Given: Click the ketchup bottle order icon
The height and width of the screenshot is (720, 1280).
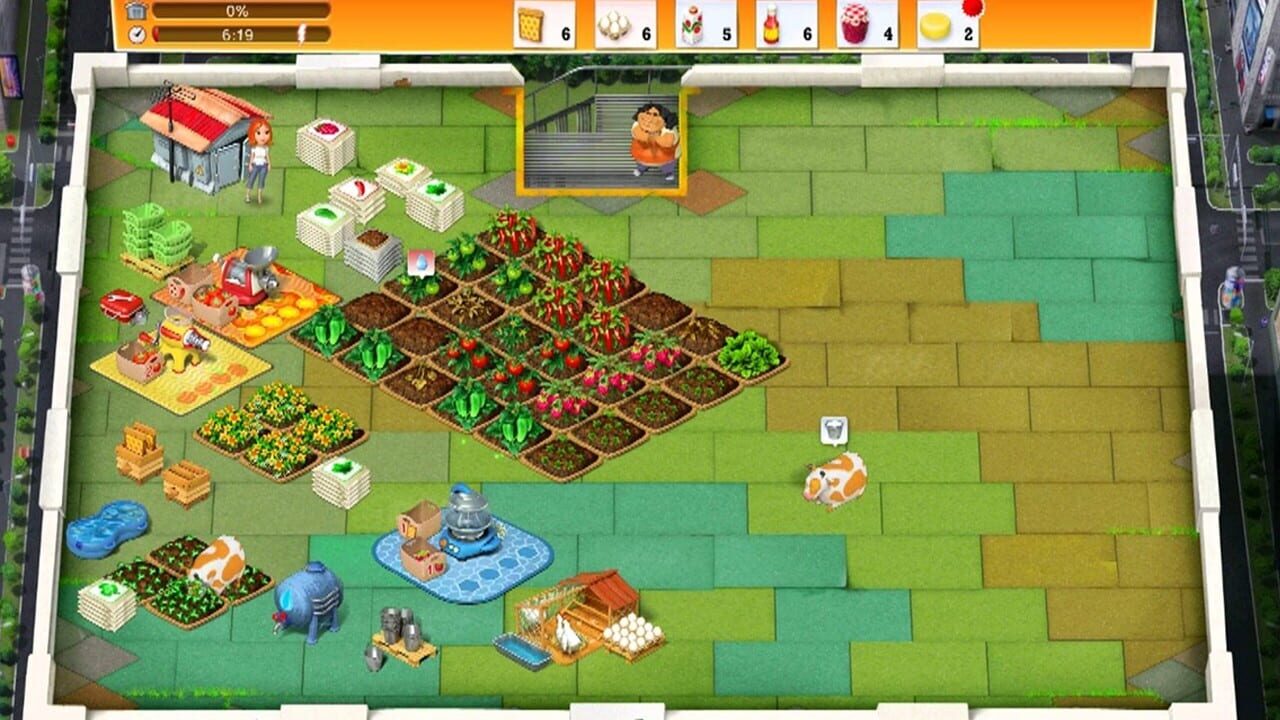Looking at the screenshot, I should click(x=772, y=25).
